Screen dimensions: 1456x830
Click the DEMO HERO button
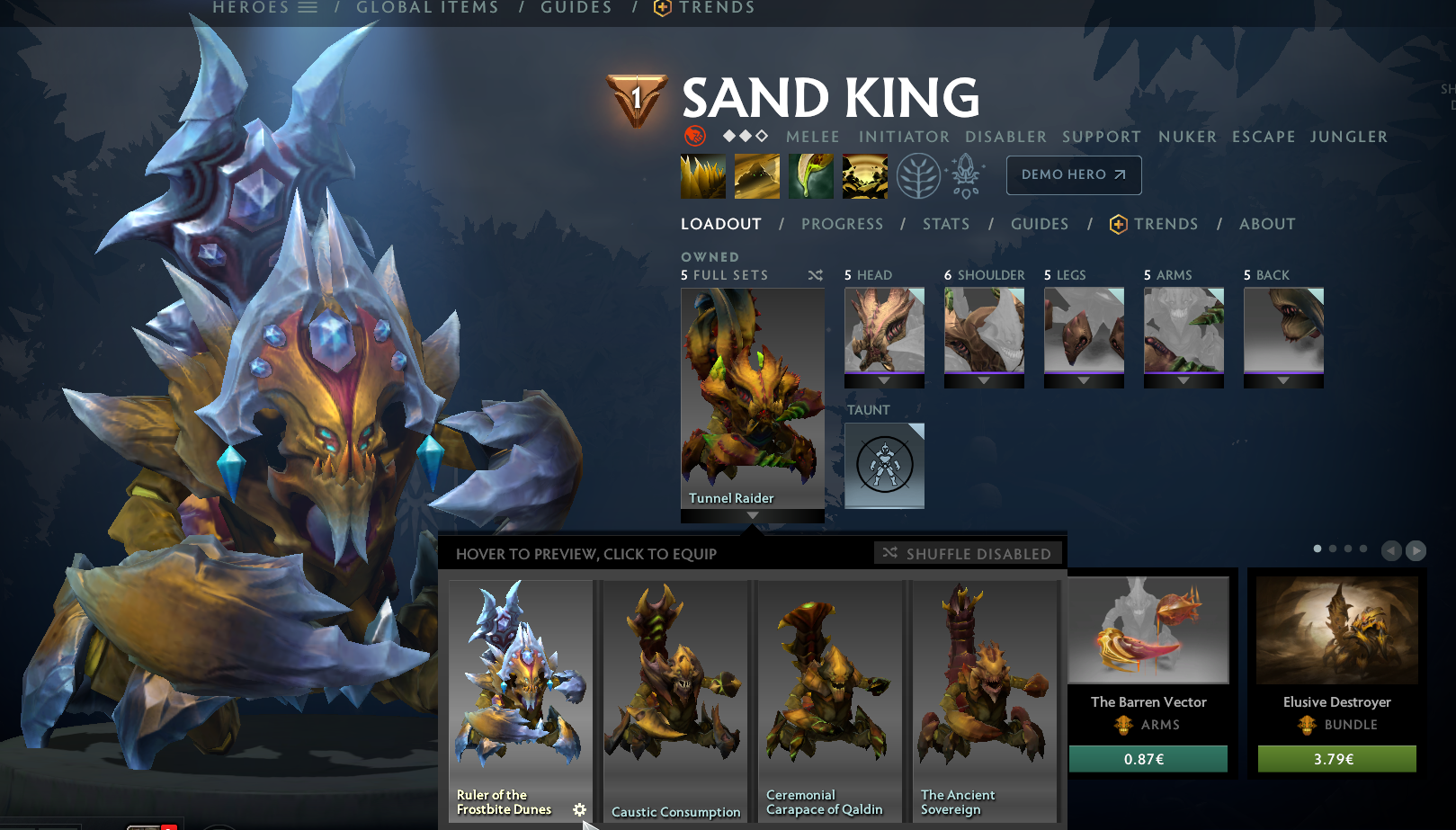coord(1073,175)
